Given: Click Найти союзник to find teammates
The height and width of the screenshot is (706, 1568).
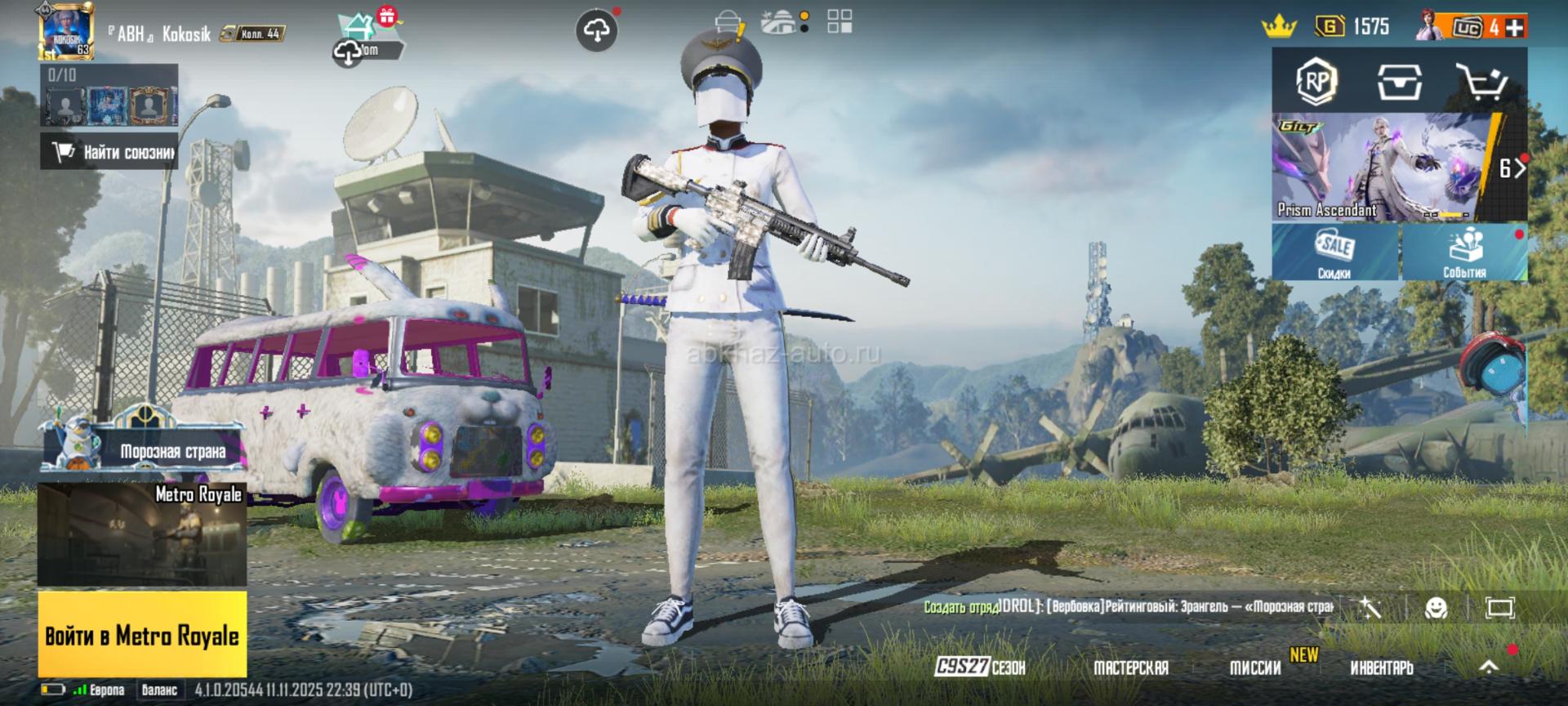Looking at the screenshot, I should click(x=109, y=152).
